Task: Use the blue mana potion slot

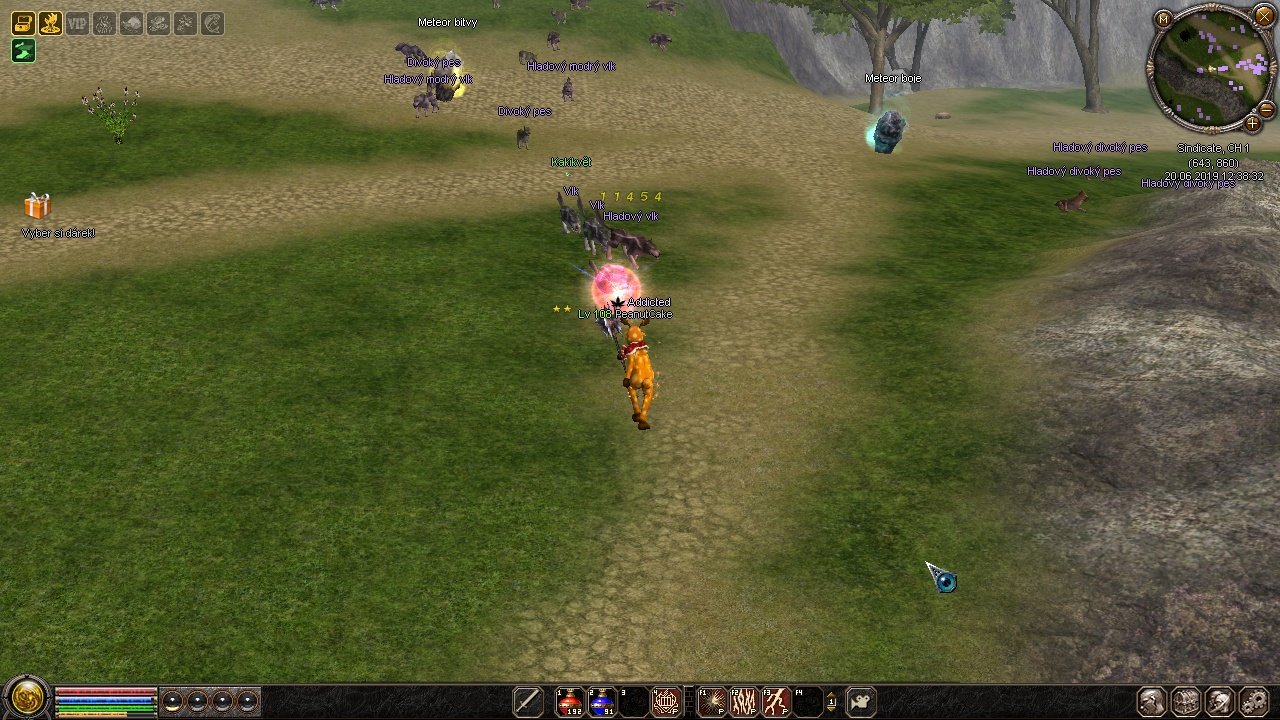Action: [602, 702]
